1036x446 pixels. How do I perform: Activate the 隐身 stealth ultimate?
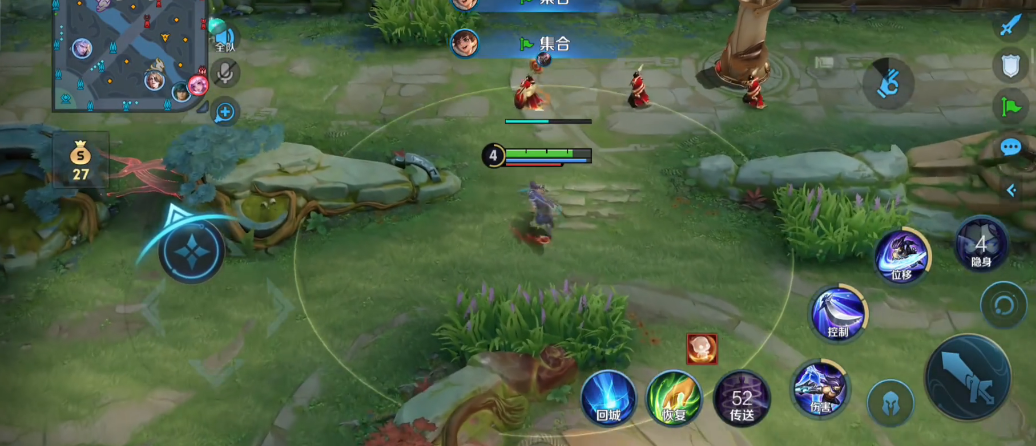click(x=981, y=244)
